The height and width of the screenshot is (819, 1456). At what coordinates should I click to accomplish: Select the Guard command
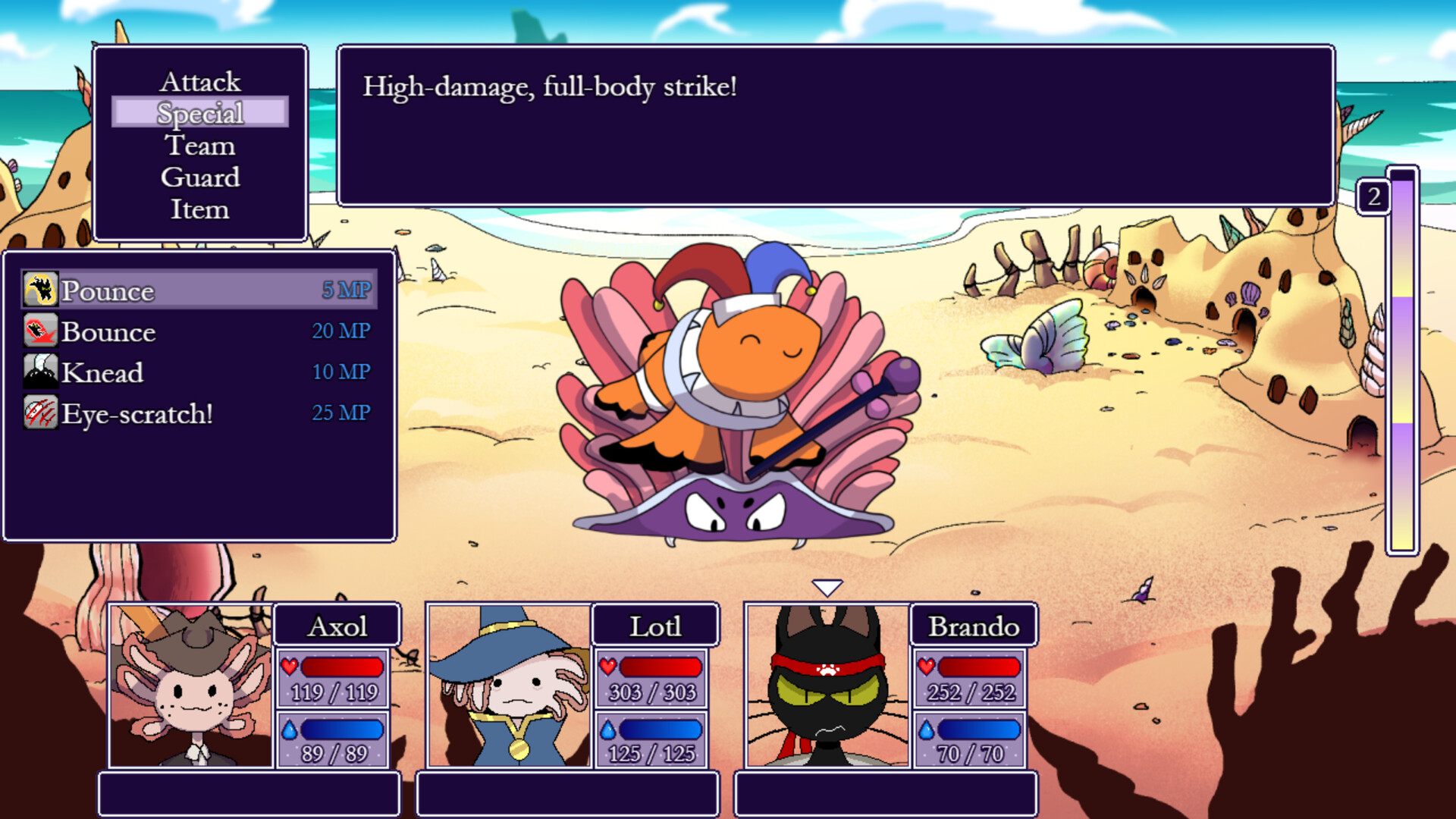[x=201, y=177]
